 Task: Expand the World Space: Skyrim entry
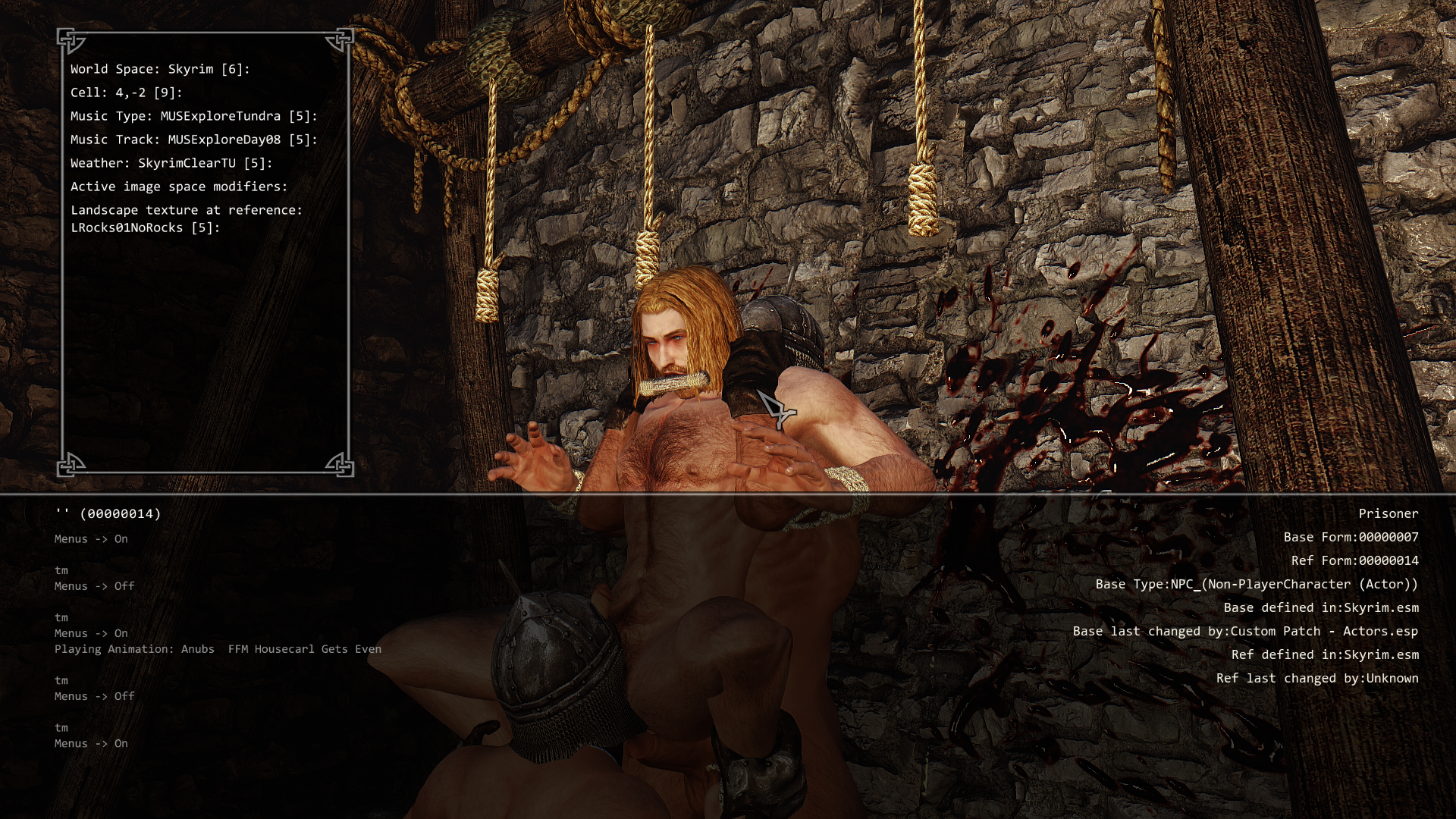click(160, 69)
